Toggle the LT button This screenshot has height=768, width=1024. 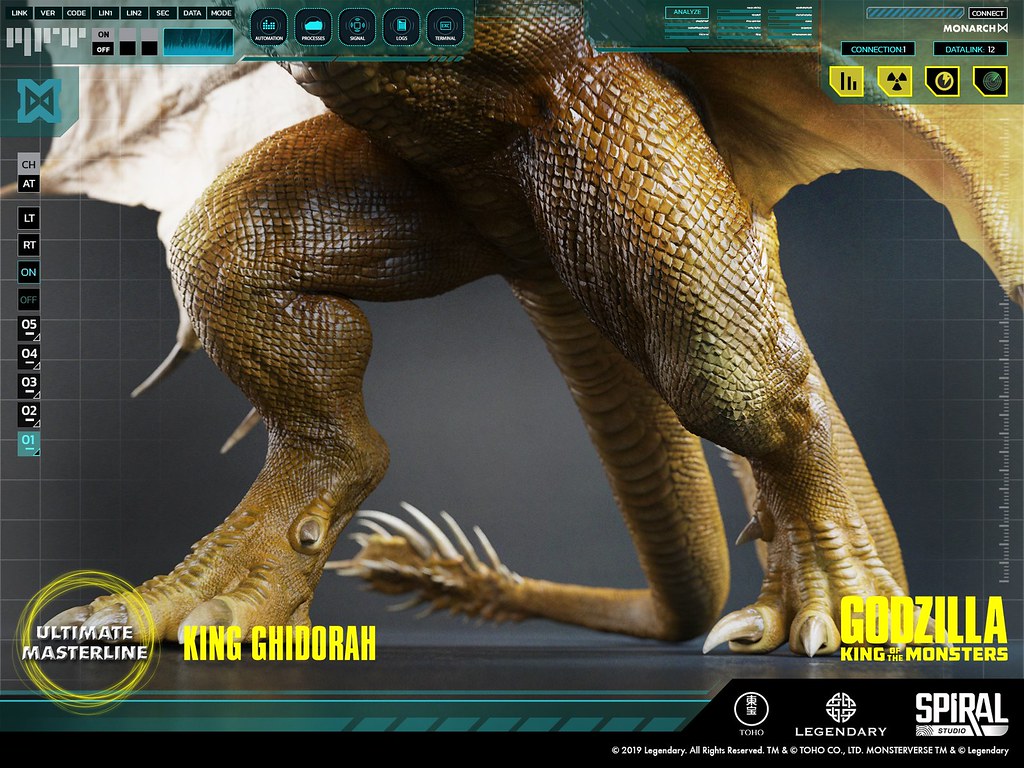point(29,216)
